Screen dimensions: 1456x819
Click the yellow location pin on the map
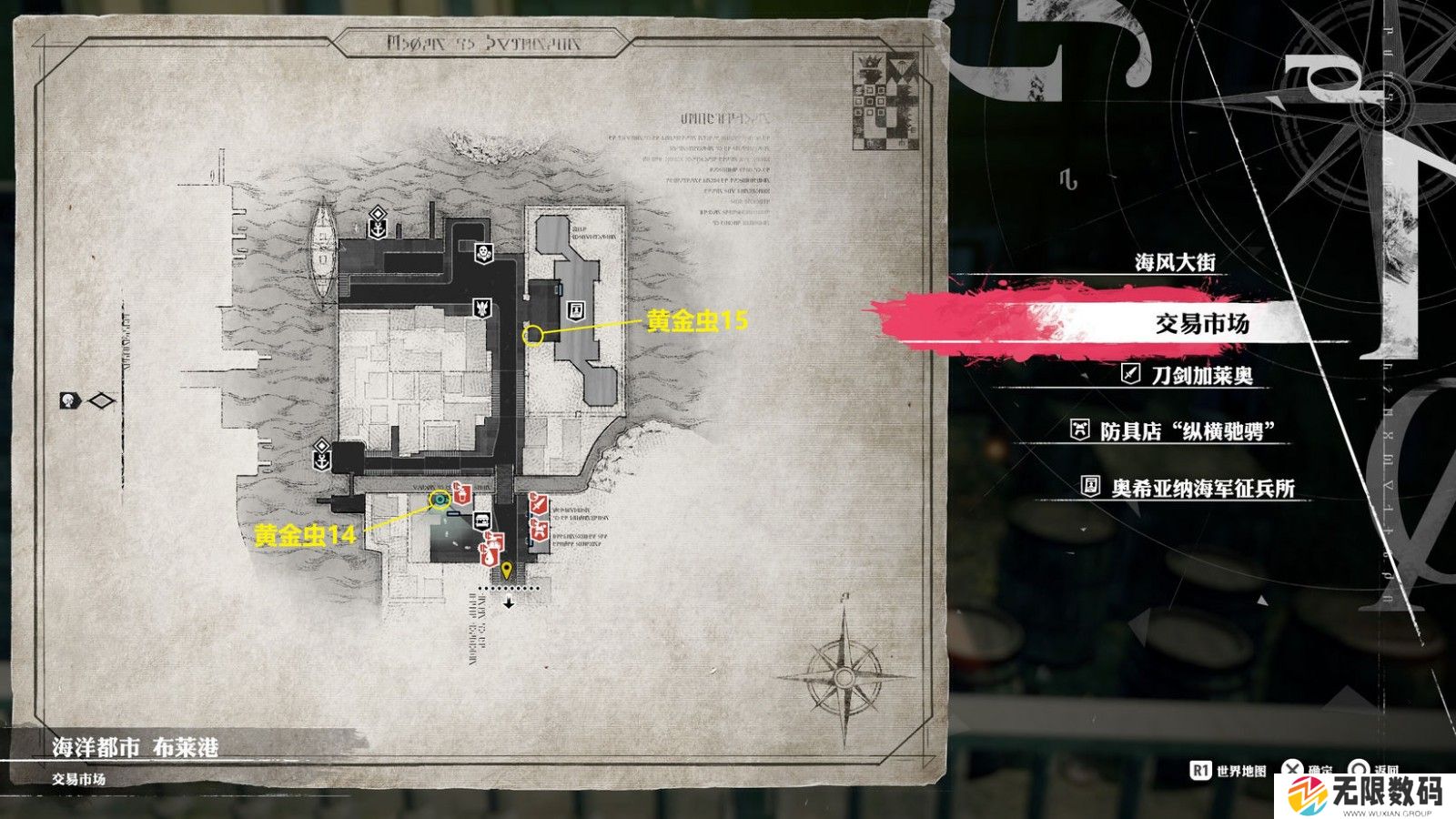click(508, 571)
